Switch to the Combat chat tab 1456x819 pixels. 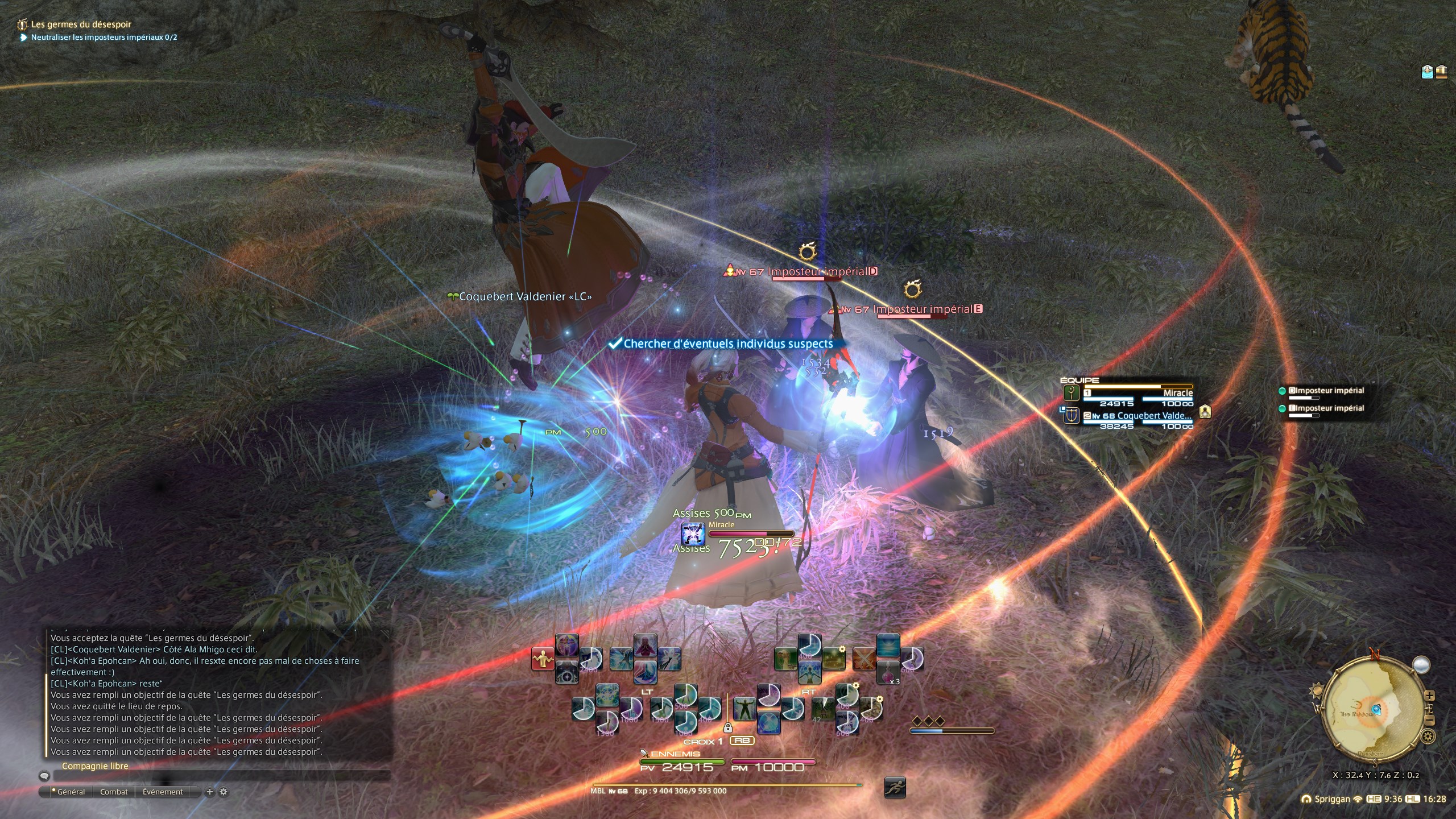114,792
